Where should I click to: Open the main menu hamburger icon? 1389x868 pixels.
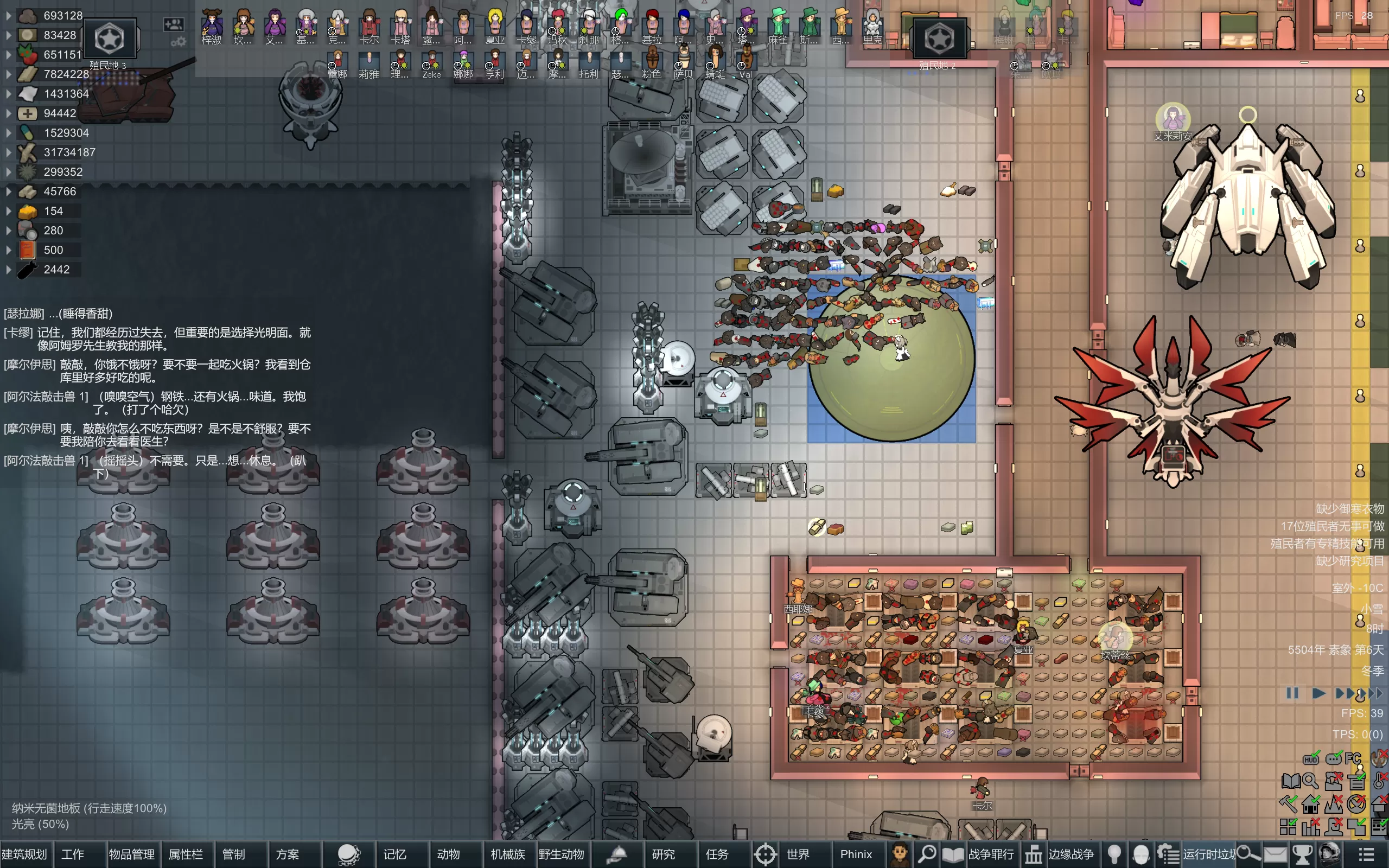(1367, 854)
